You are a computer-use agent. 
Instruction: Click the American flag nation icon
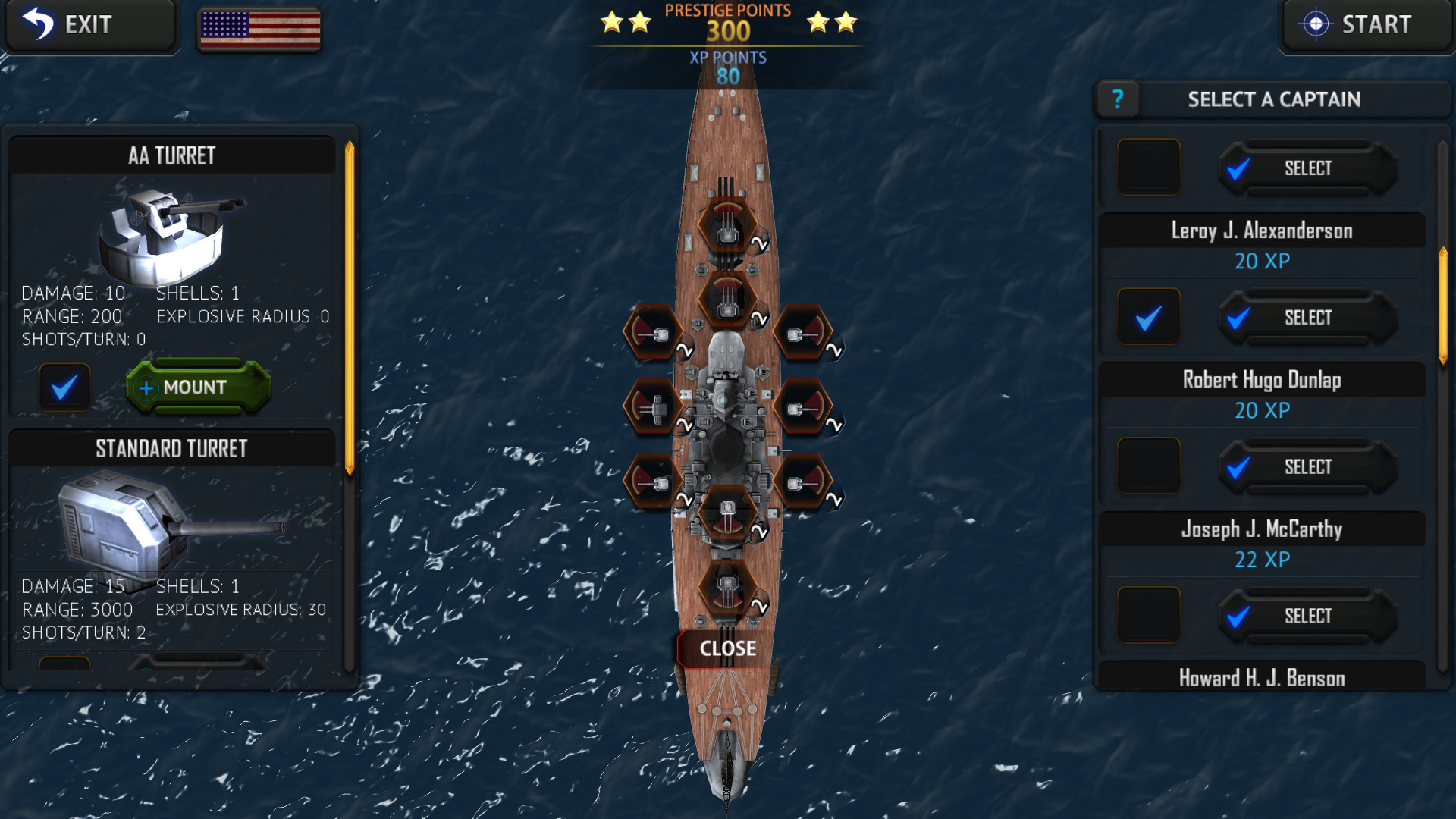259,30
